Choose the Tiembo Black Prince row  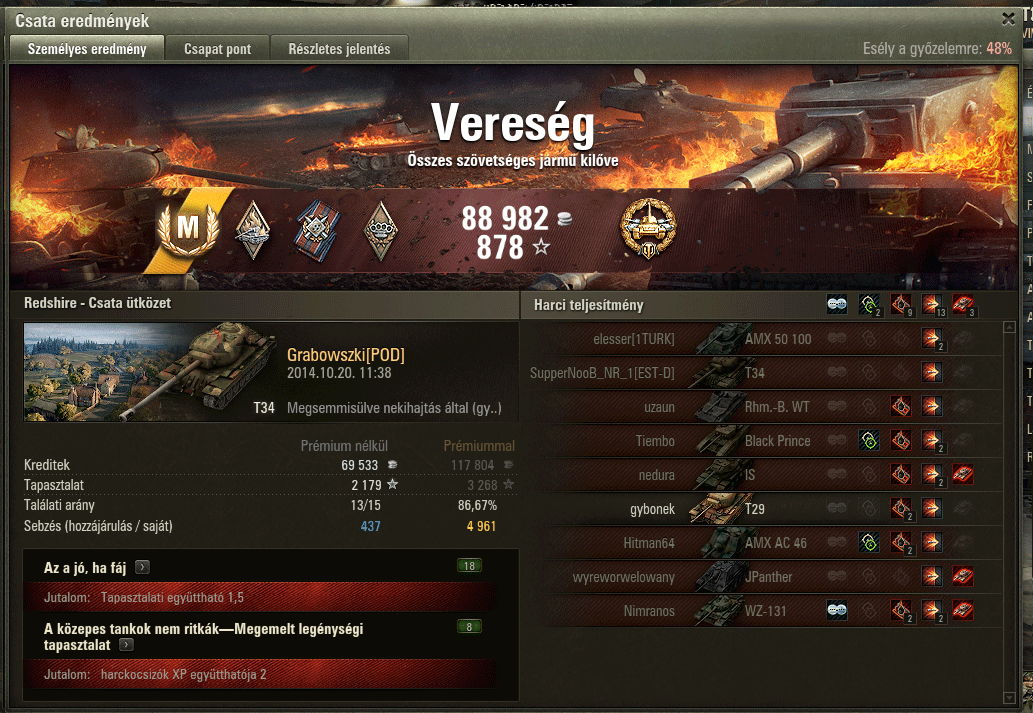[x=760, y=441]
